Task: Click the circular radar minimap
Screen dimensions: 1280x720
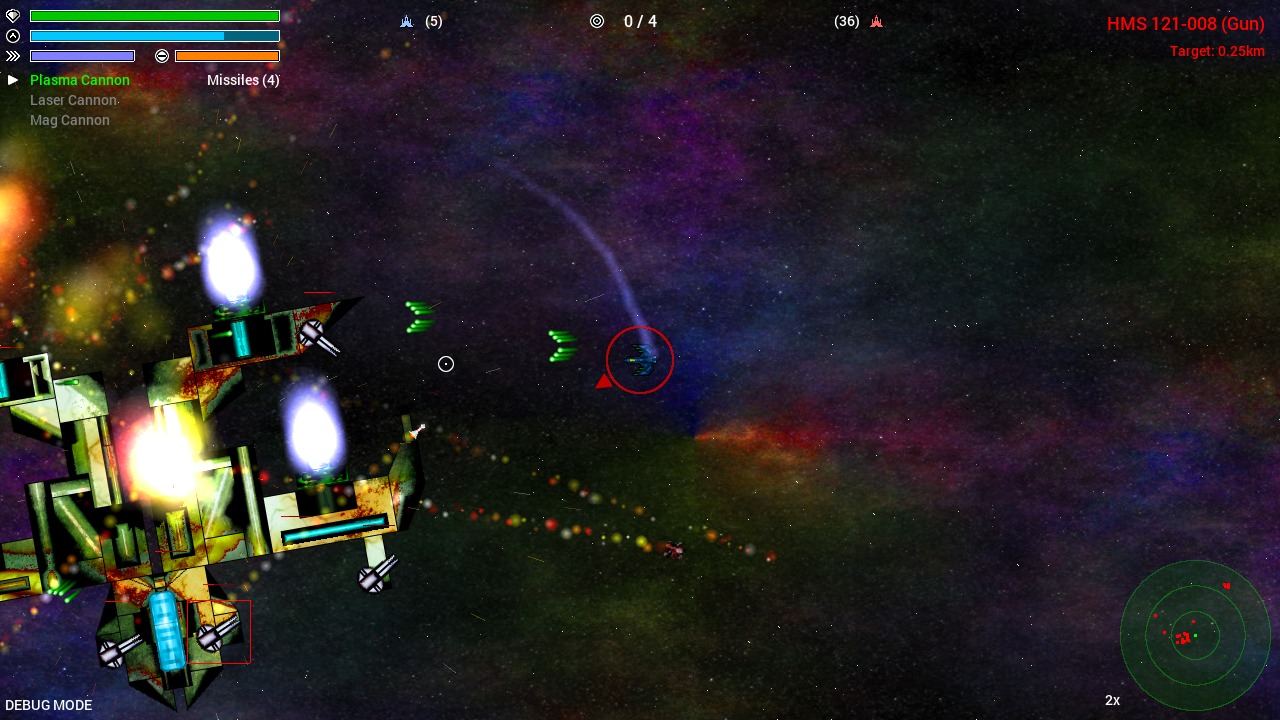Action: click(x=1194, y=634)
